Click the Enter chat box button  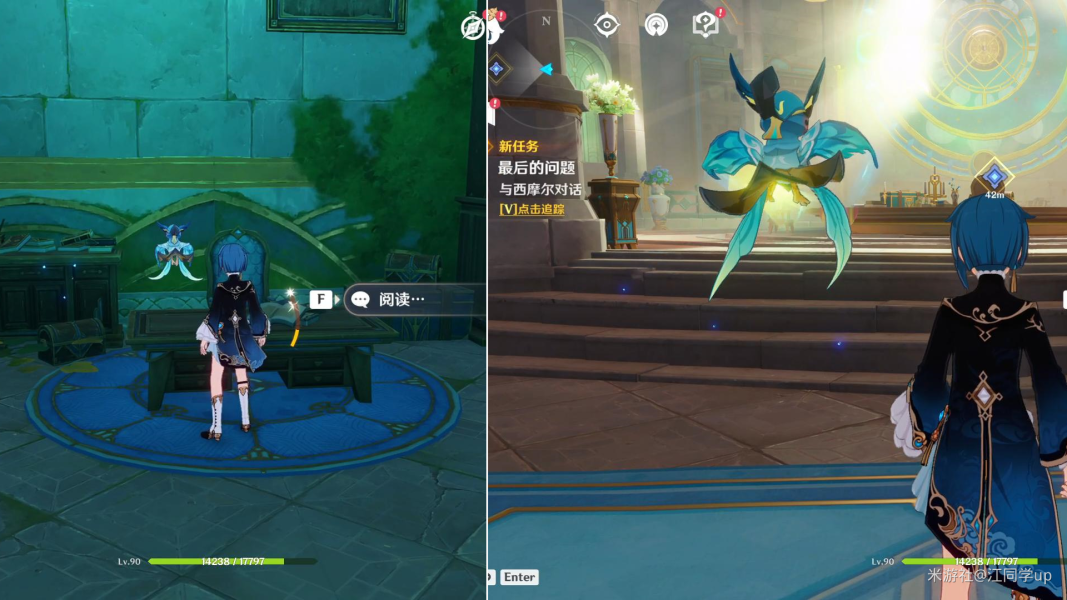(519, 577)
